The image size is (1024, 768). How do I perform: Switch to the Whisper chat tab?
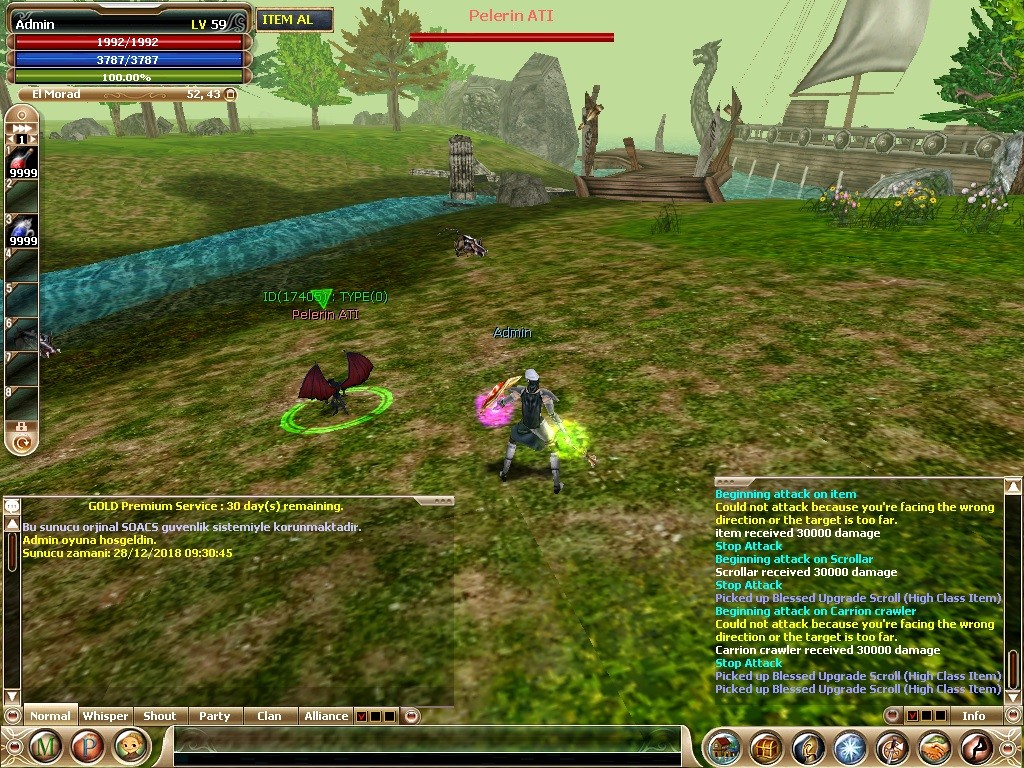105,716
